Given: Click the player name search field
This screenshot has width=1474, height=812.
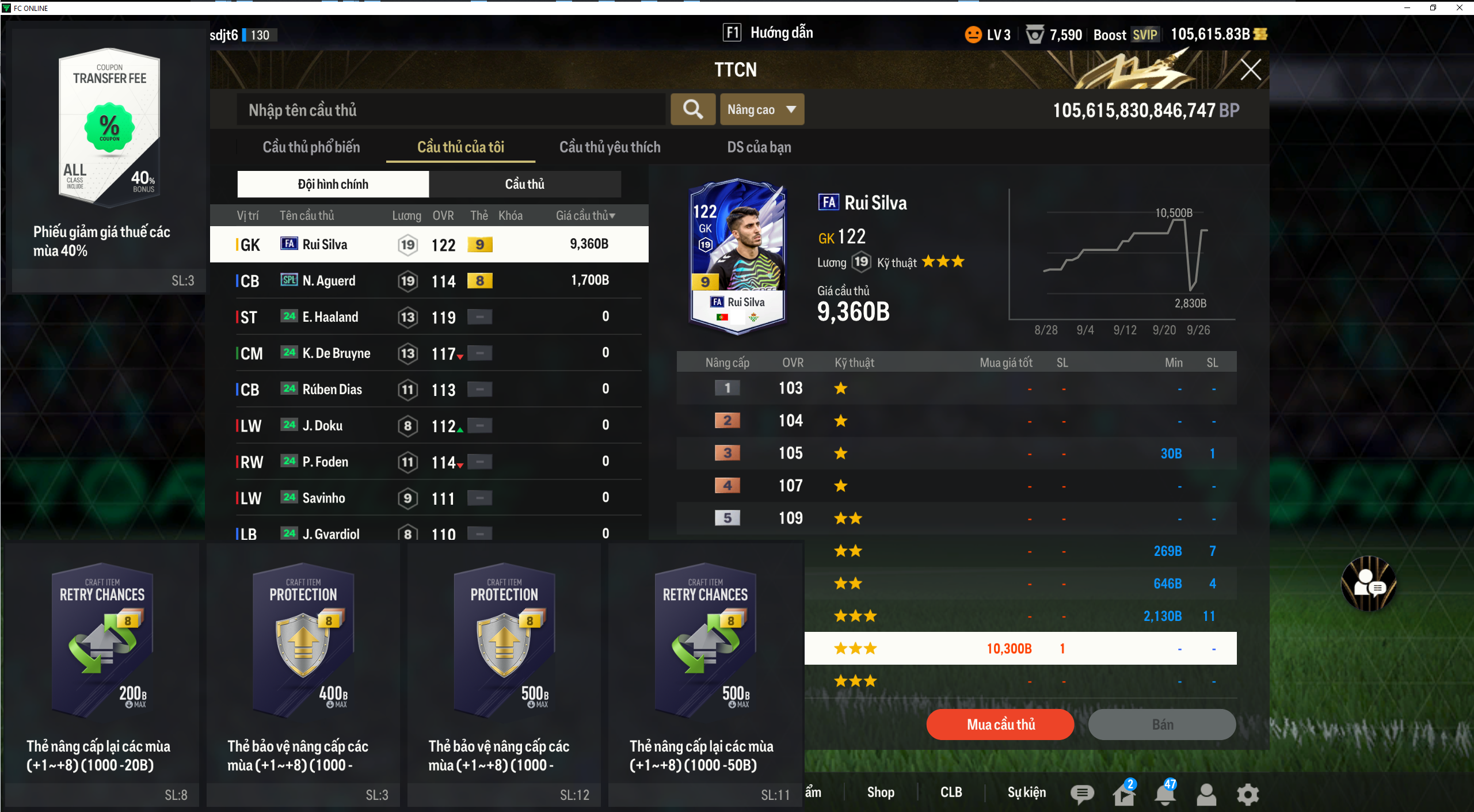Looking at the screenshot, I should pos(451,110).
